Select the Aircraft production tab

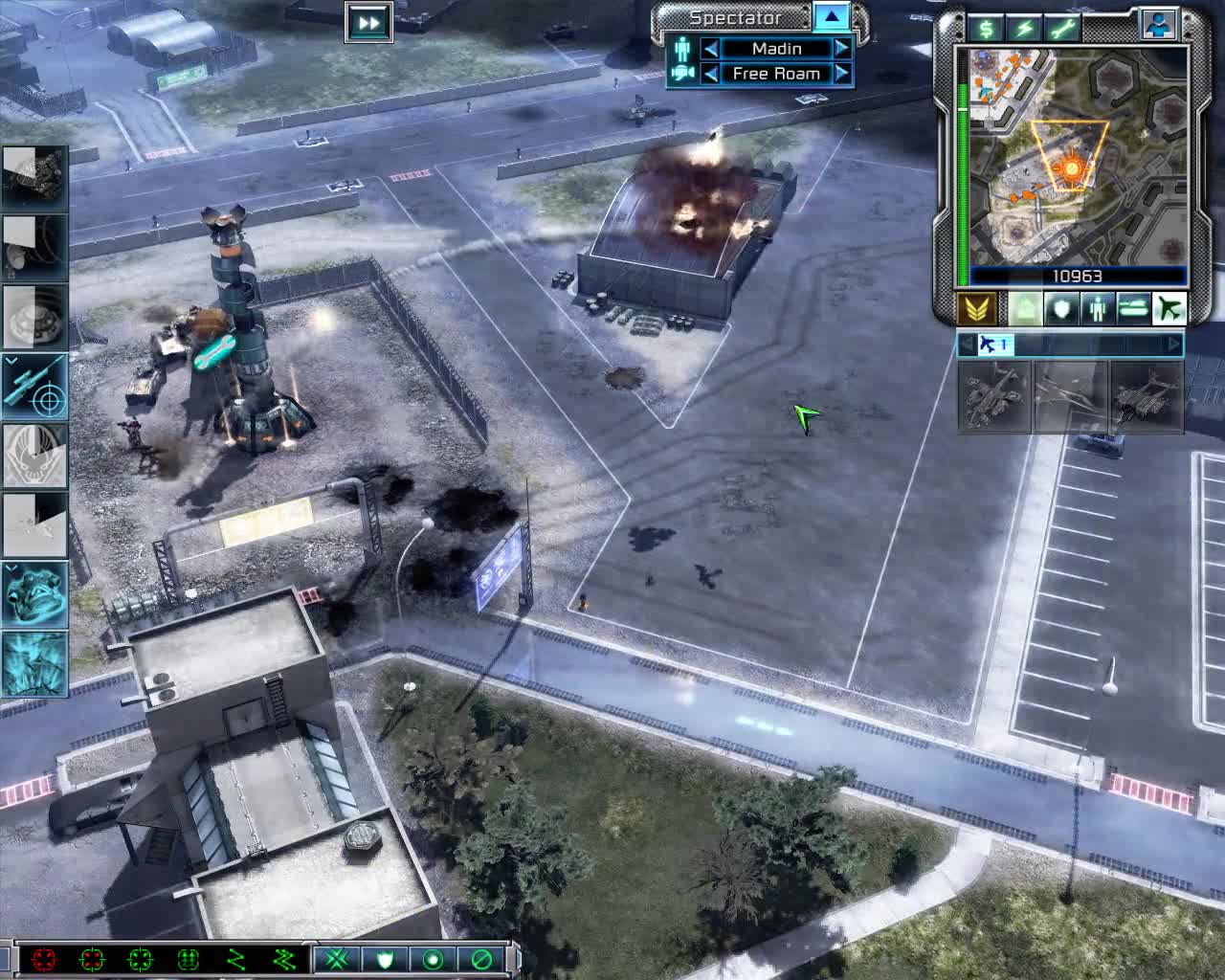click(x=1169, y=308)
